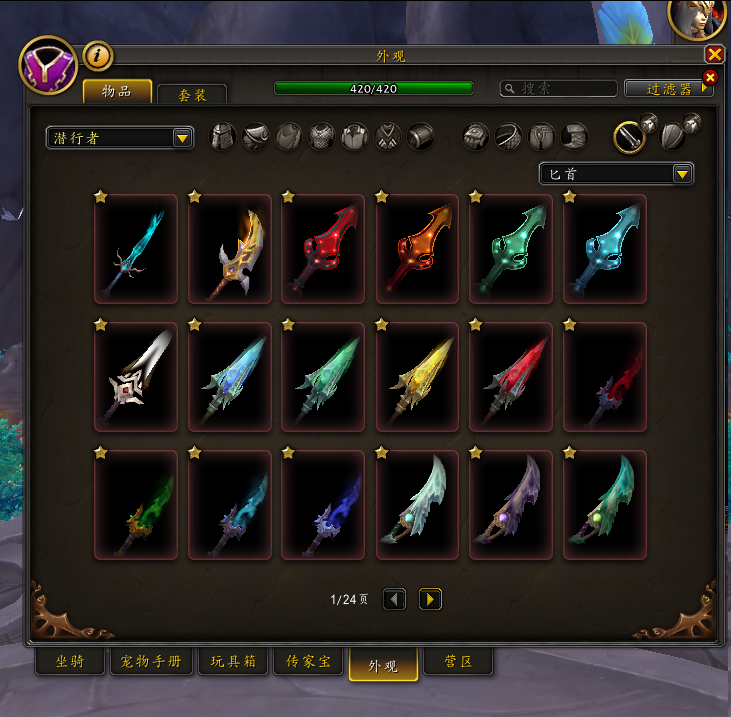Viewport: 731px width, 717px height.
Task: Open the 营区 warband camp tab
Action: point(457,663)
